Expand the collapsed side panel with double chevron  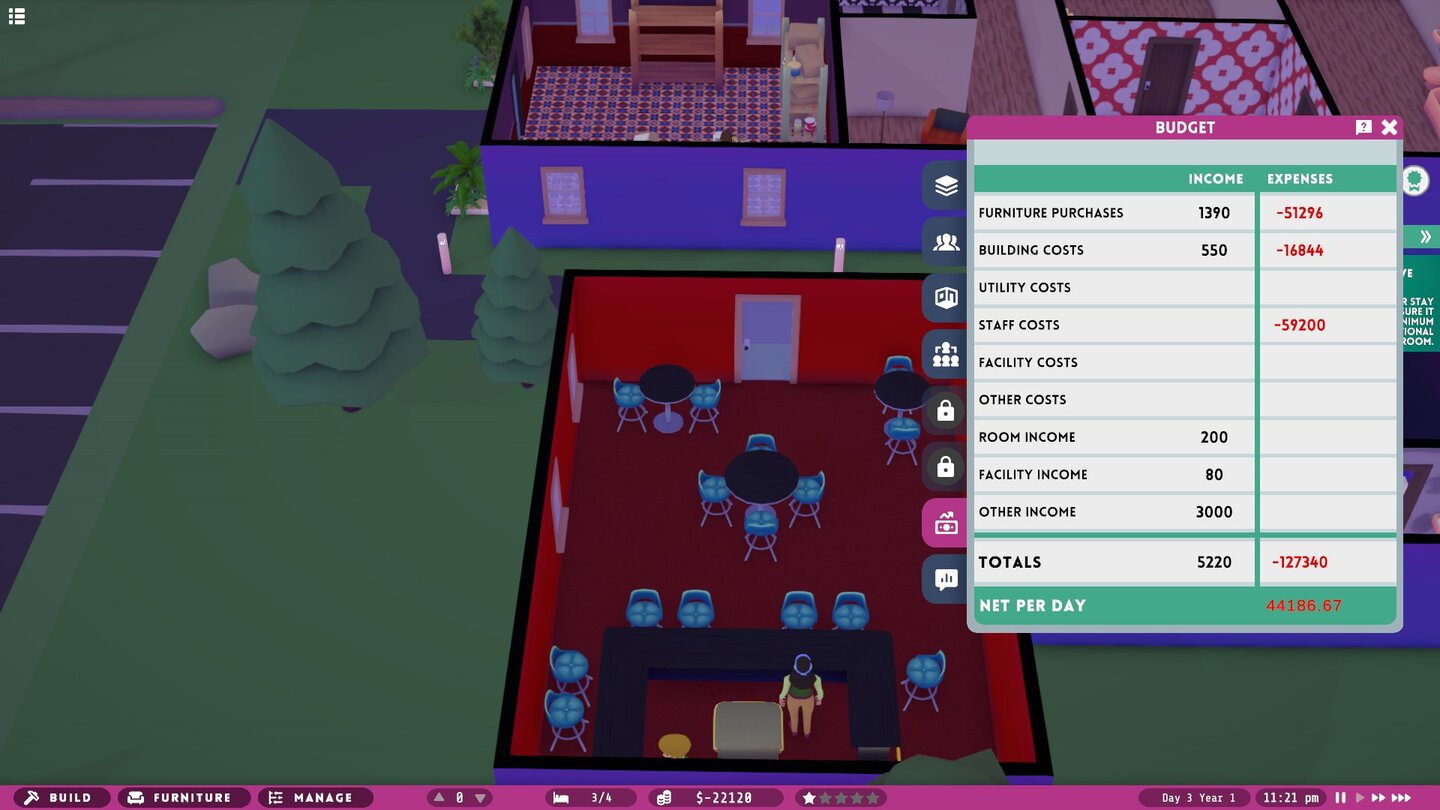pyautogui.click(x=1425, y=236)
